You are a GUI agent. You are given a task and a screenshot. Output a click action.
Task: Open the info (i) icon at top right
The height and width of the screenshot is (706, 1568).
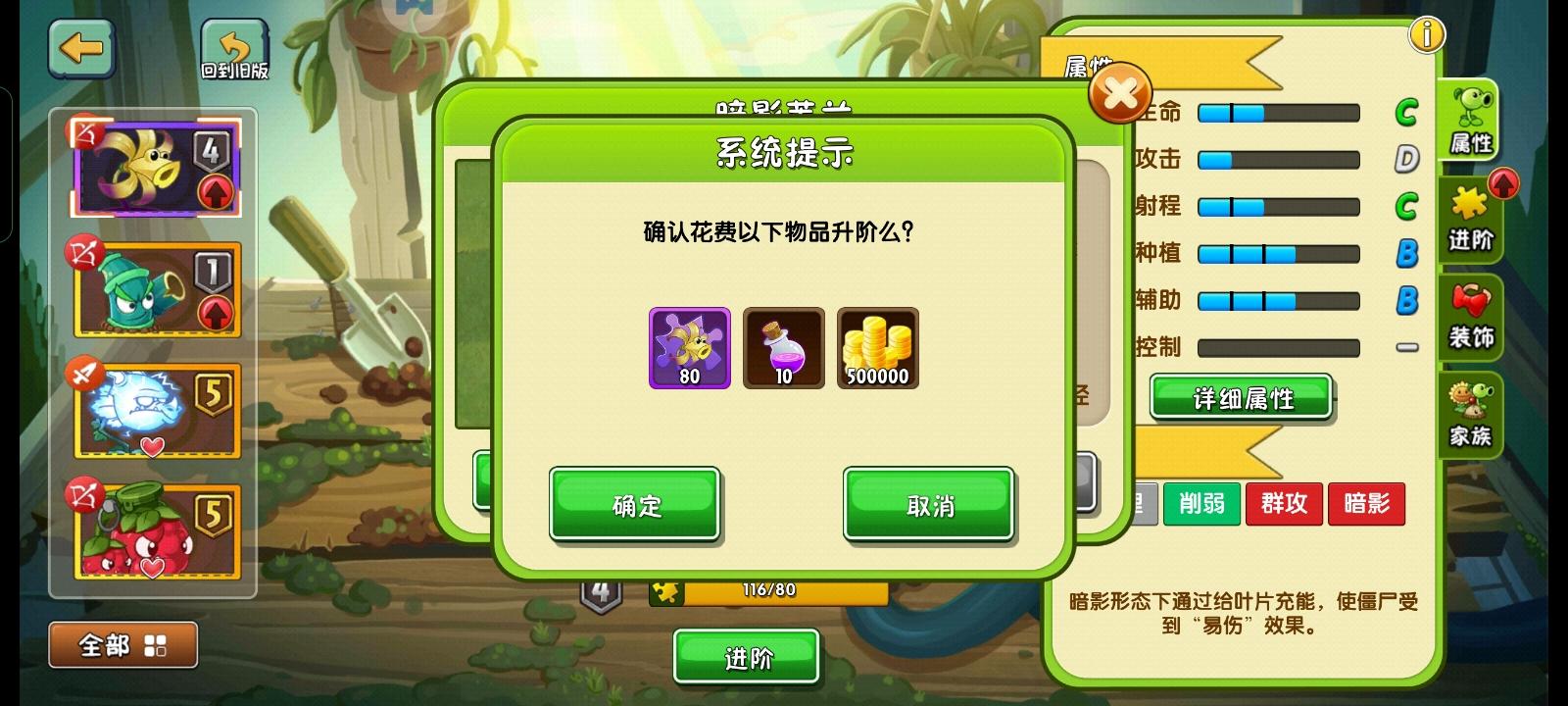(x=1426, y=32)
